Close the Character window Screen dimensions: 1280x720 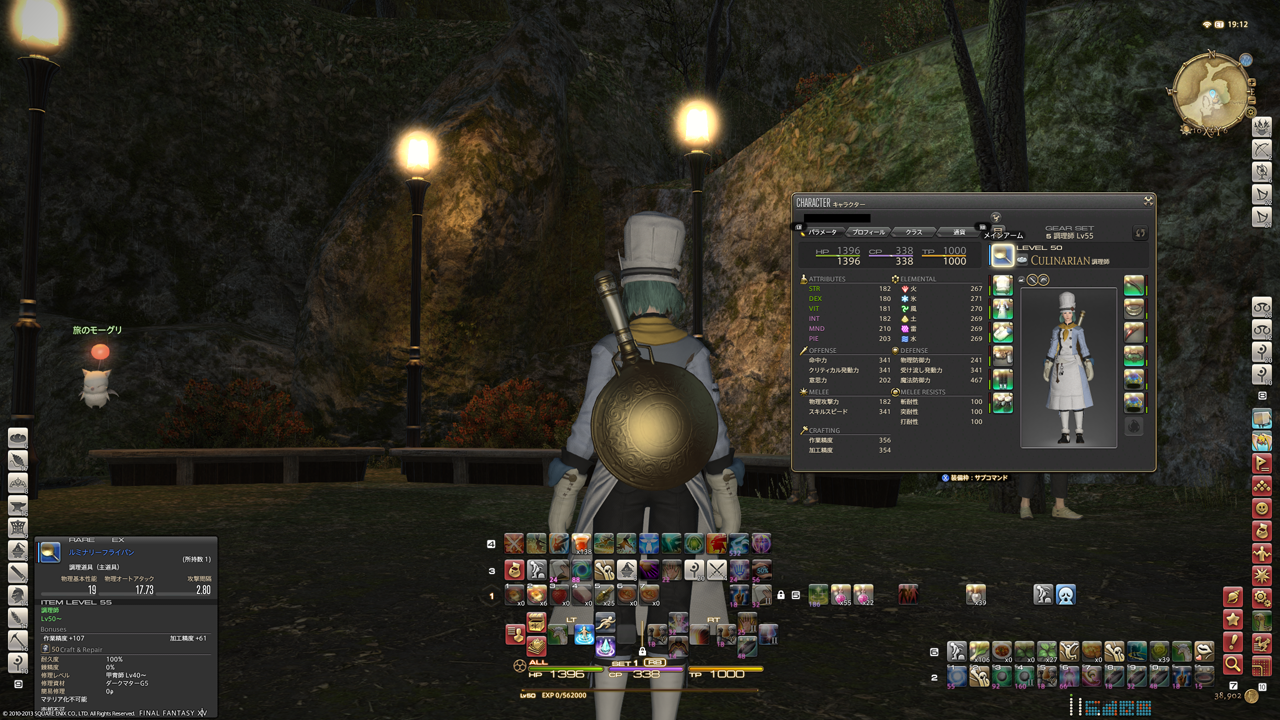click(1148, 200)
